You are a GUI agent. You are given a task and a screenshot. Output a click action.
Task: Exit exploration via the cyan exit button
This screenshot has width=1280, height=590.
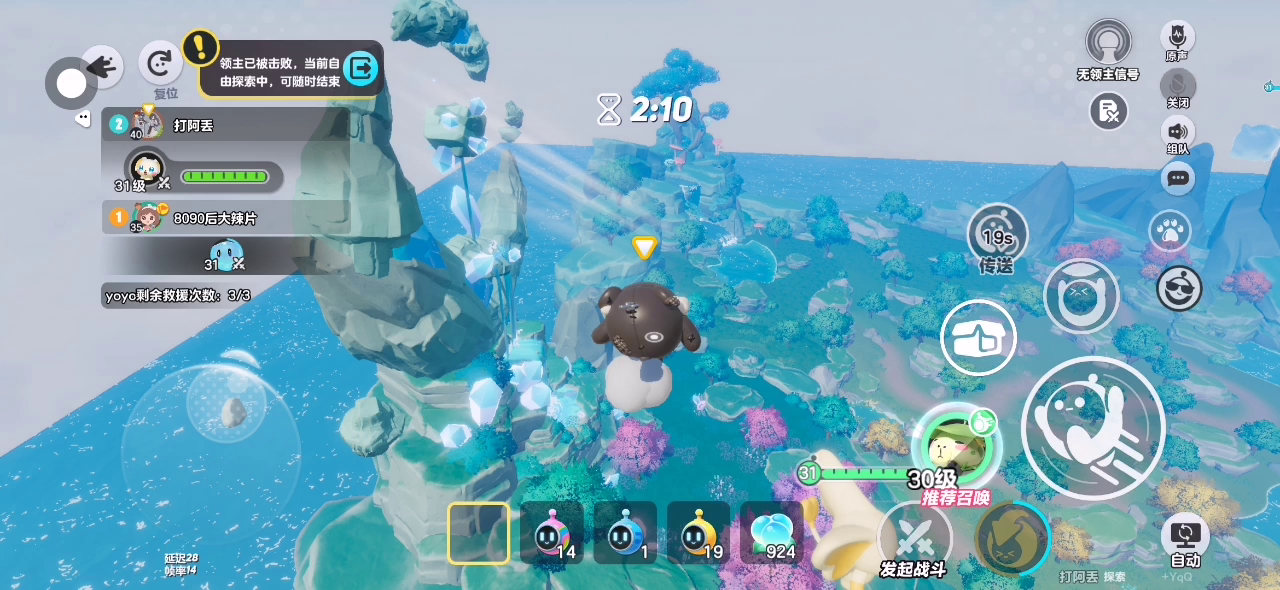pyautogui.click(x=360, y=68)
